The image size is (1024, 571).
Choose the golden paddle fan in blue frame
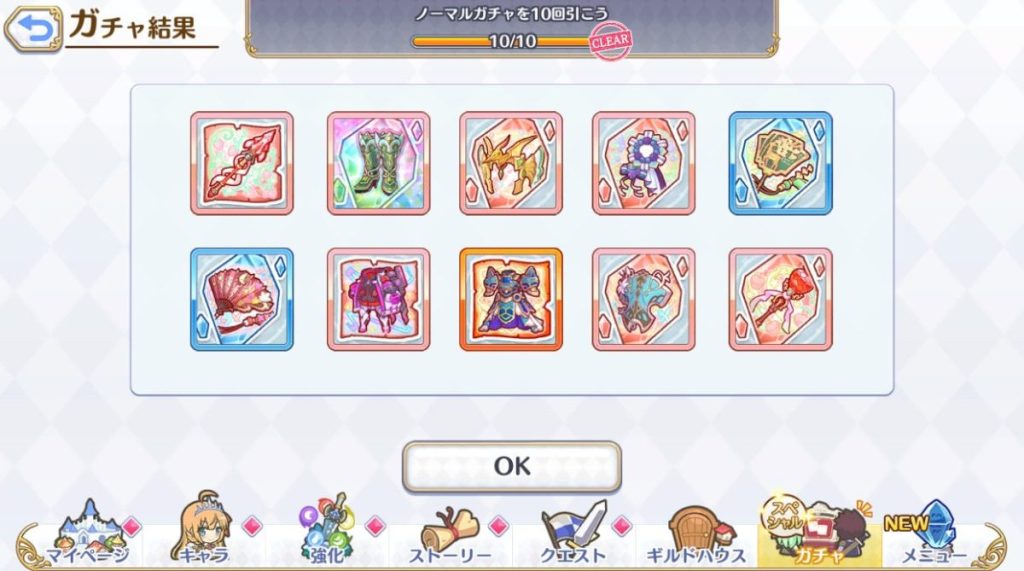coord(780,163)
